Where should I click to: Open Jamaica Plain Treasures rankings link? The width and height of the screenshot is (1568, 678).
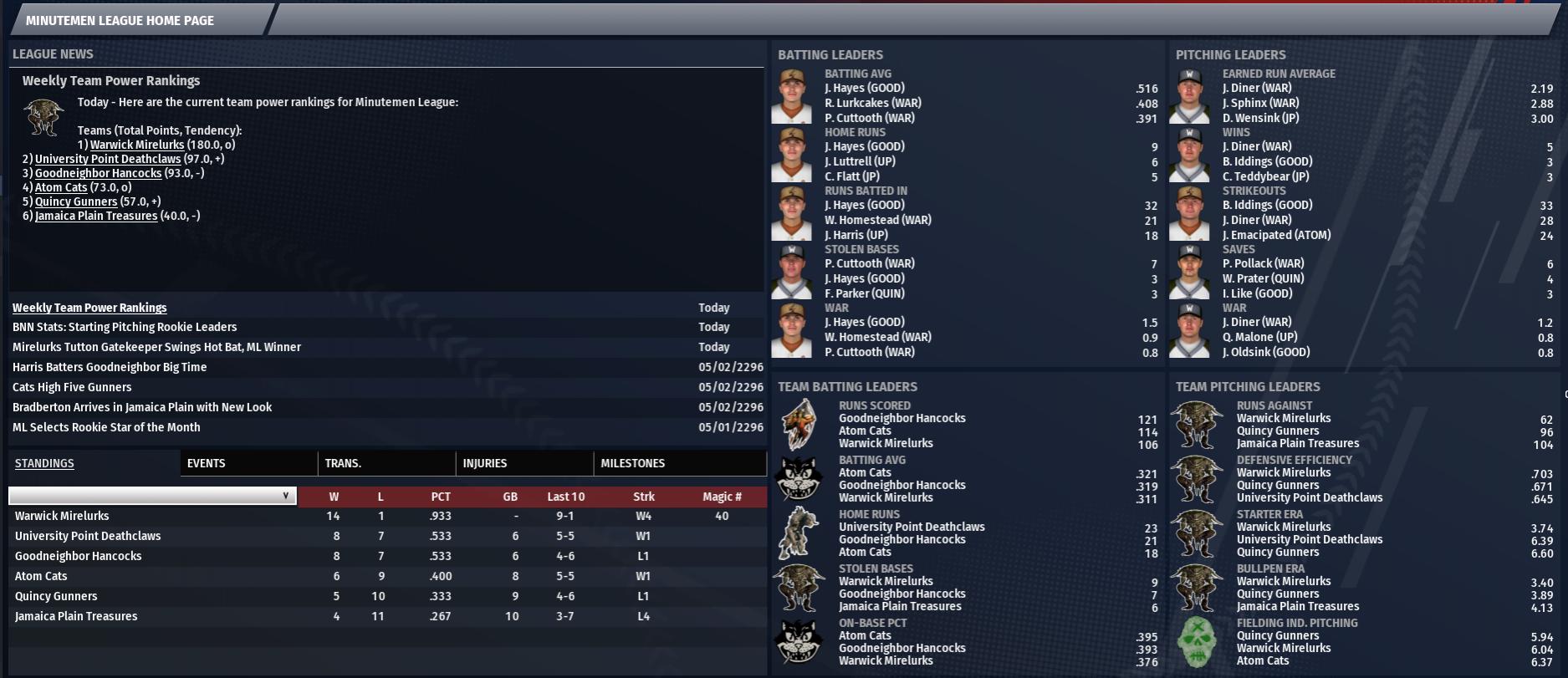95,216
